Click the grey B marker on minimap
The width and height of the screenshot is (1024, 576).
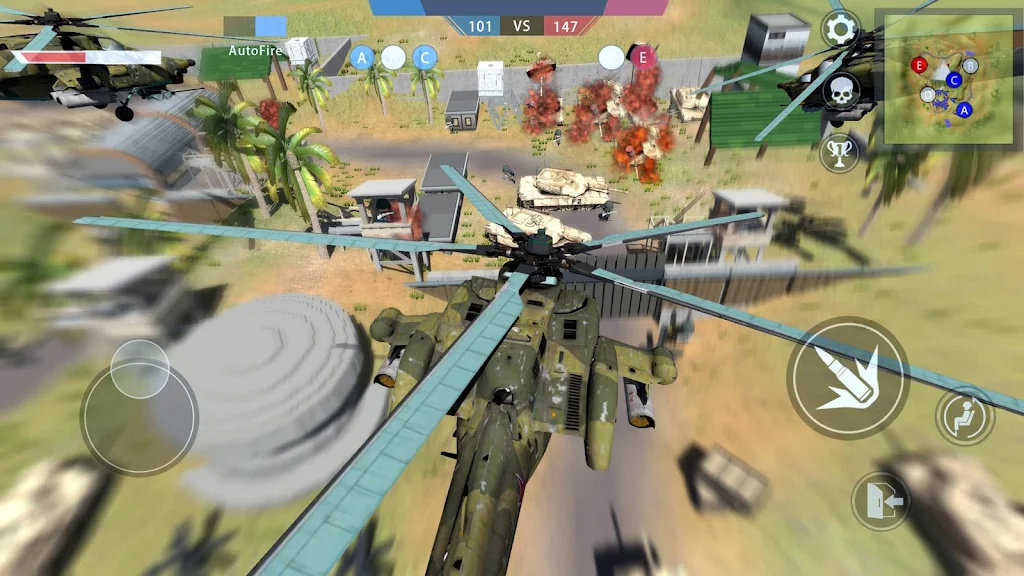(970, 67)
